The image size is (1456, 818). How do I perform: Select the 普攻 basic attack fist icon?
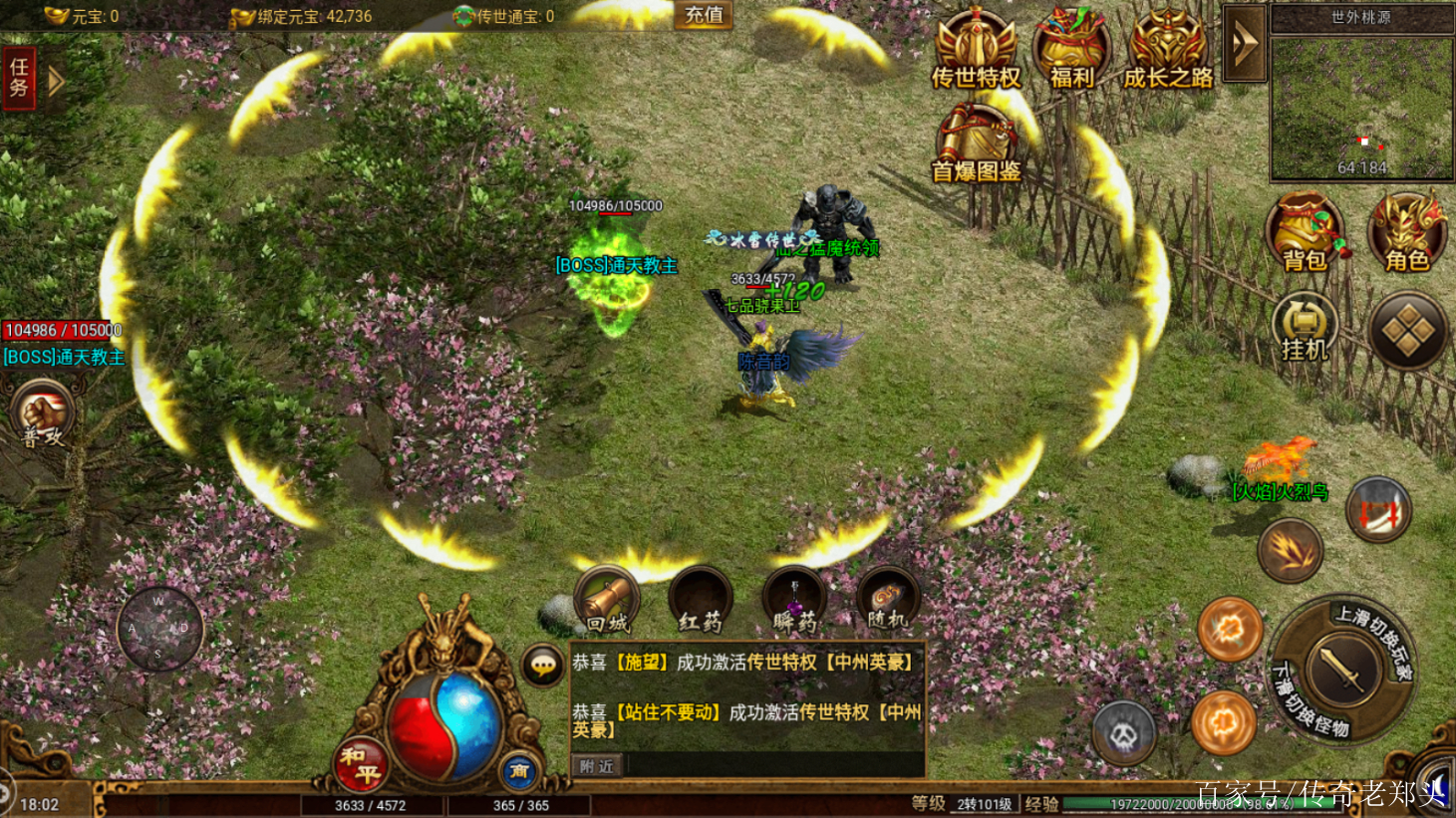[x=43, y=415]
